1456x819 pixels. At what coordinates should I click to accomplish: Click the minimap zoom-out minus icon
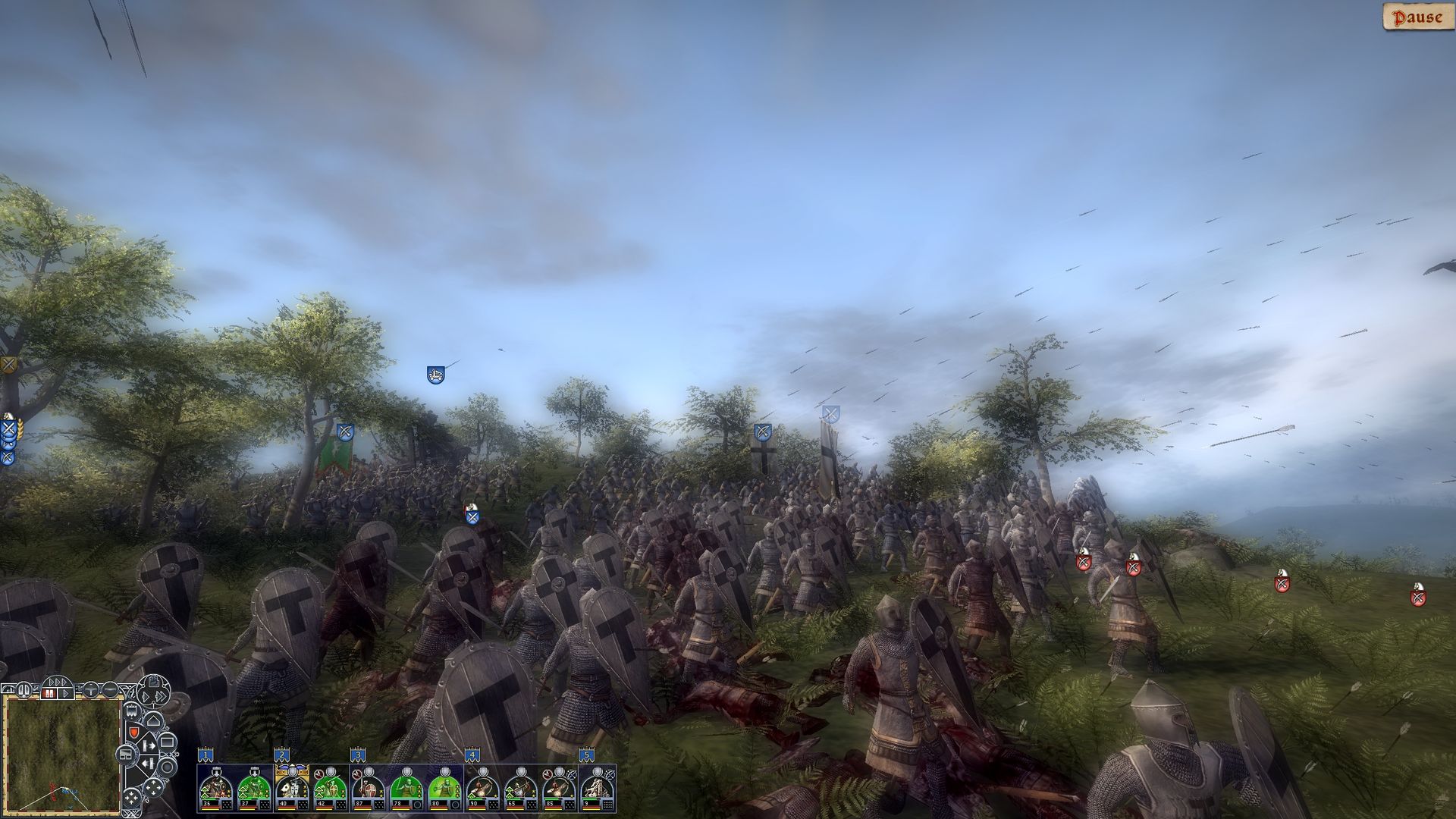click(110, 690)
